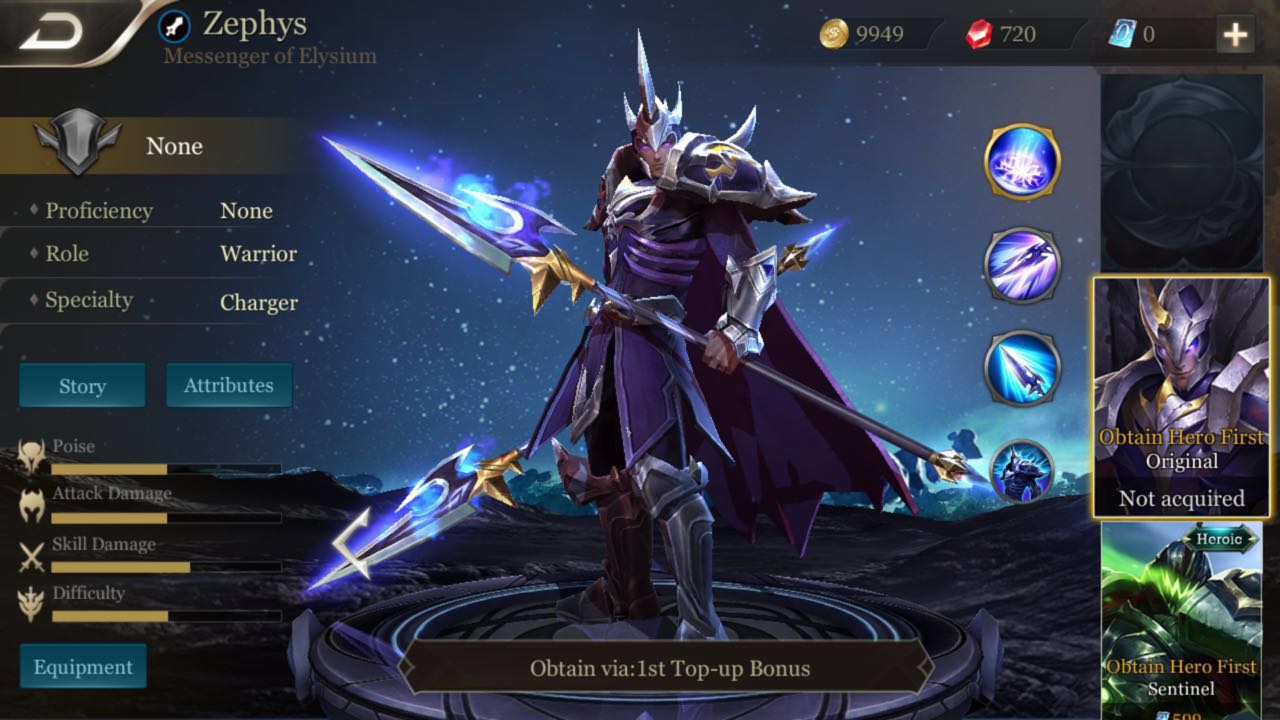This screenshot has height=720, width=1280.
Task: Click Obtain Hero First under Original skin
Action: (x=1184, y=437)
